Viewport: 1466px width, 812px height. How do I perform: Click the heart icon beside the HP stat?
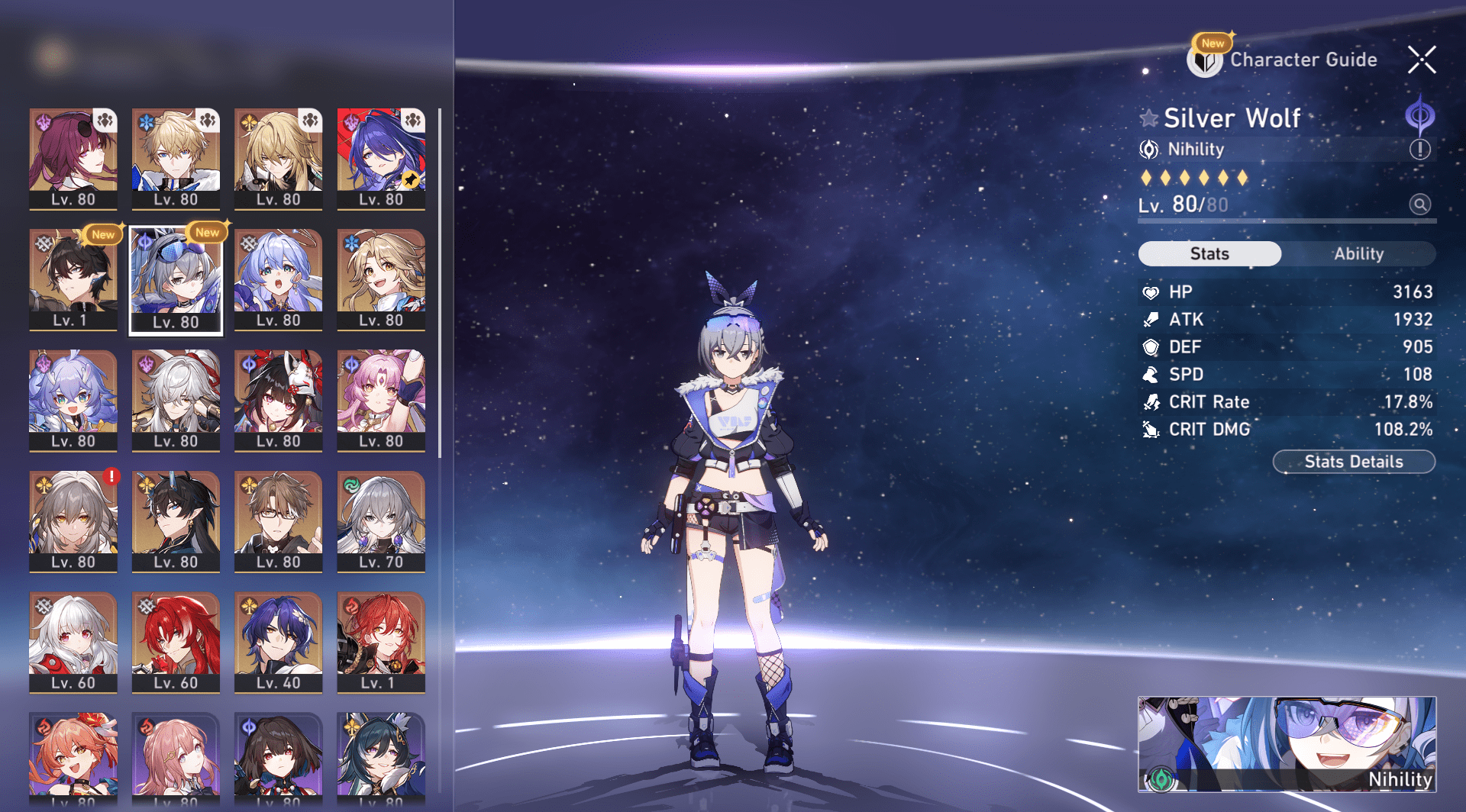pos(1152,292)
